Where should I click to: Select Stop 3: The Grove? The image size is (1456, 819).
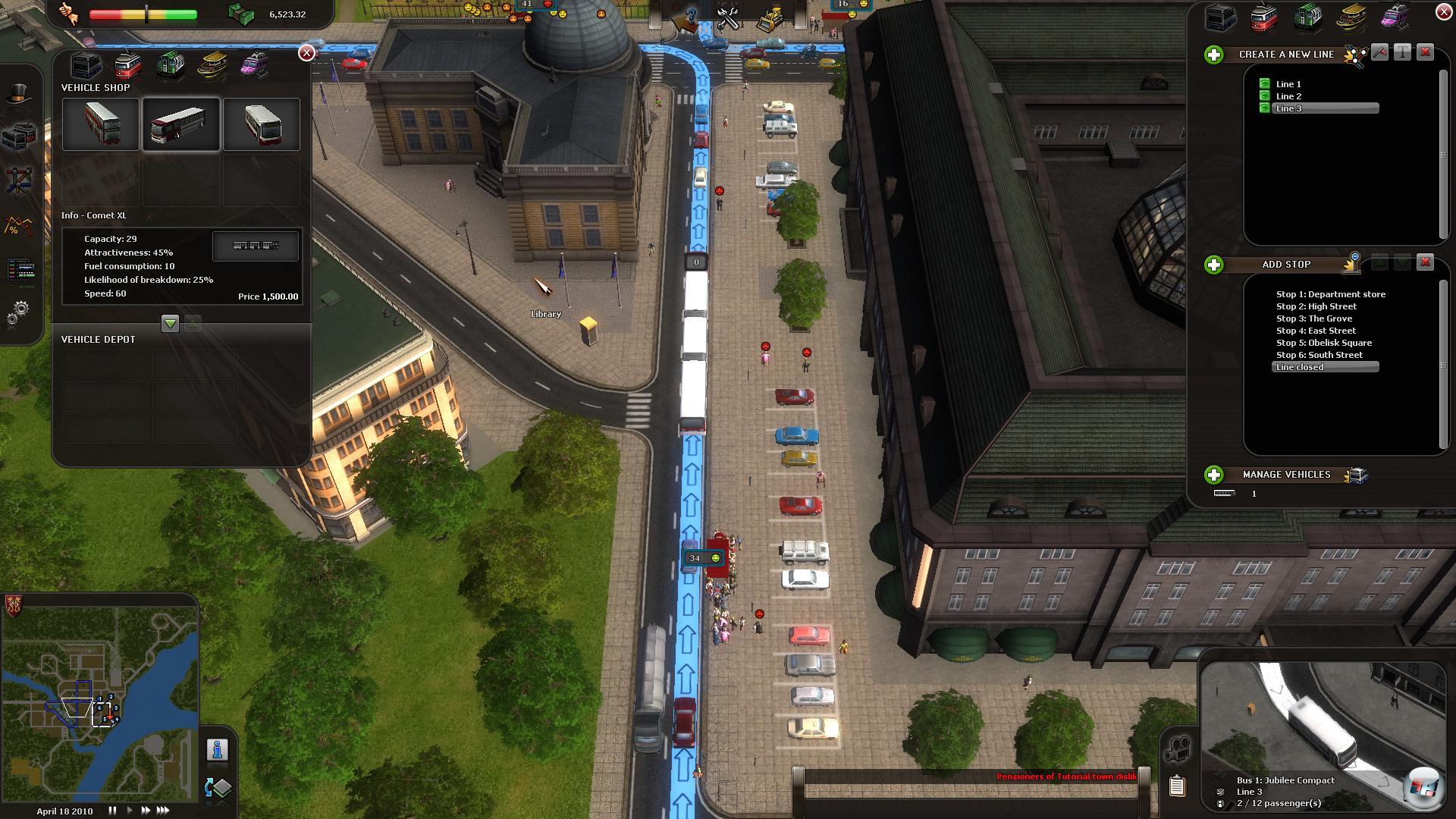pos(1313,318)
